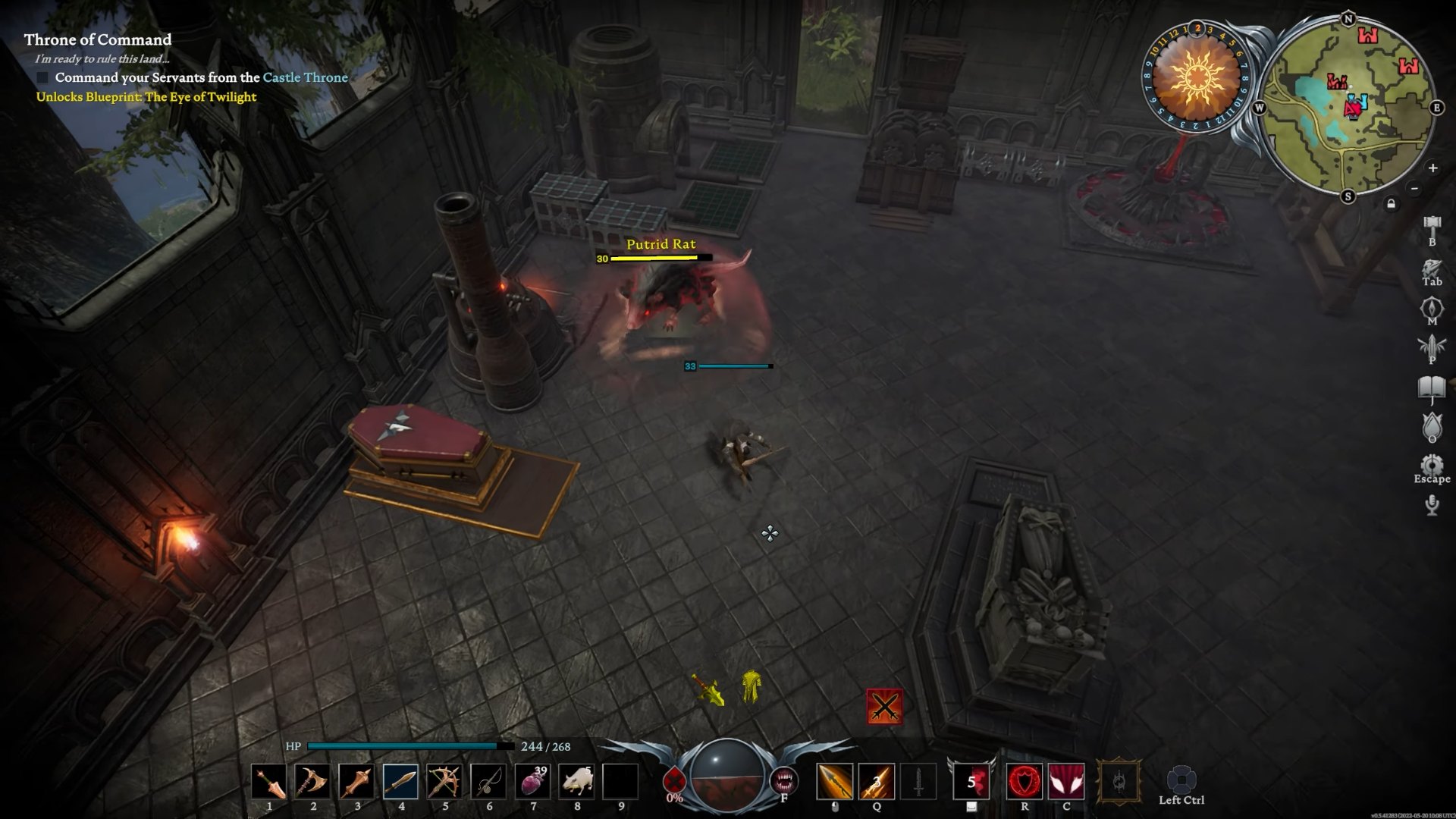Click the Castle Throne link in quest text
Image resolution: width=1456 pixels, height=819 pixels.
306,77
